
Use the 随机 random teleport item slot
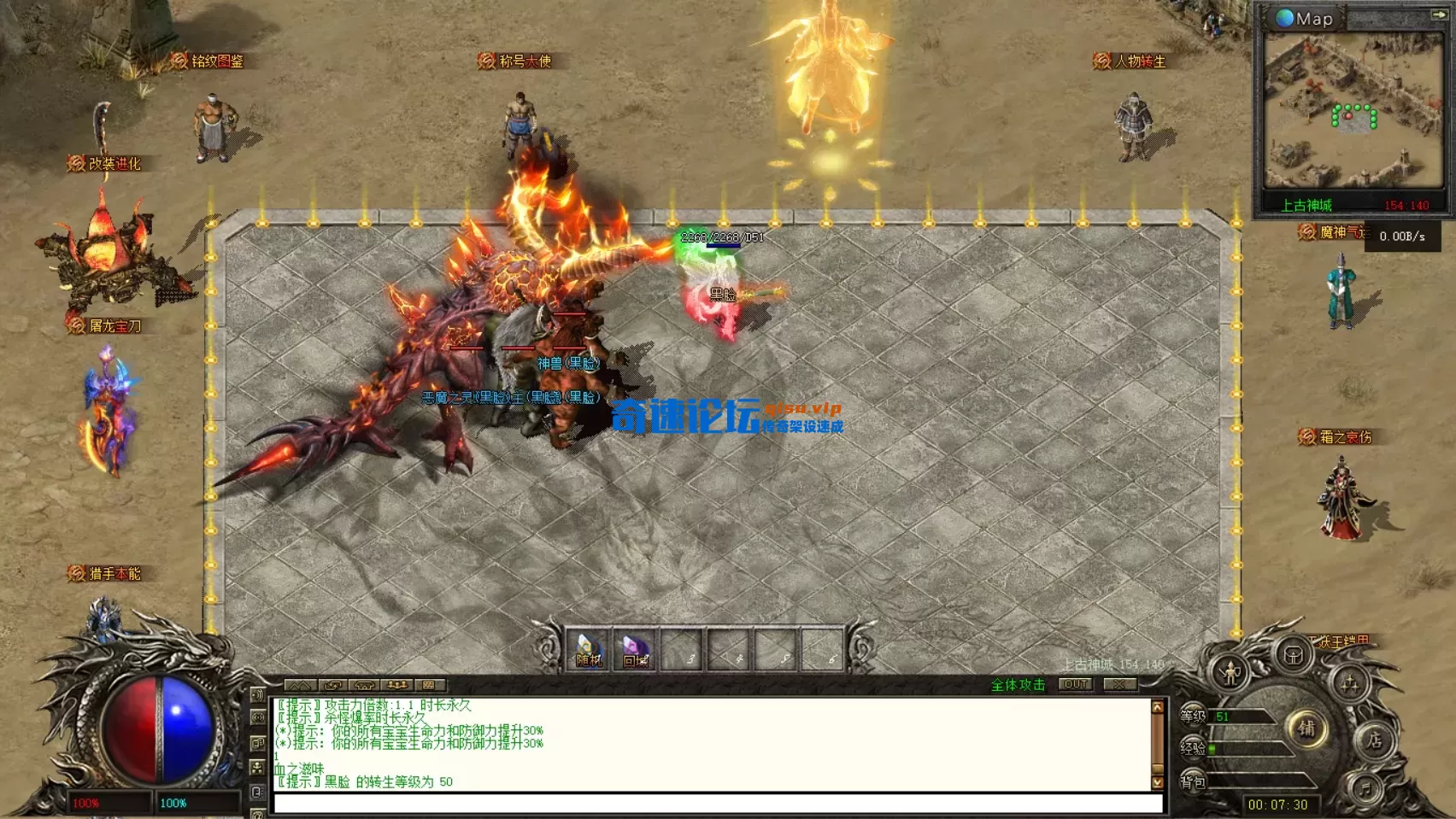tap(588, 650)
